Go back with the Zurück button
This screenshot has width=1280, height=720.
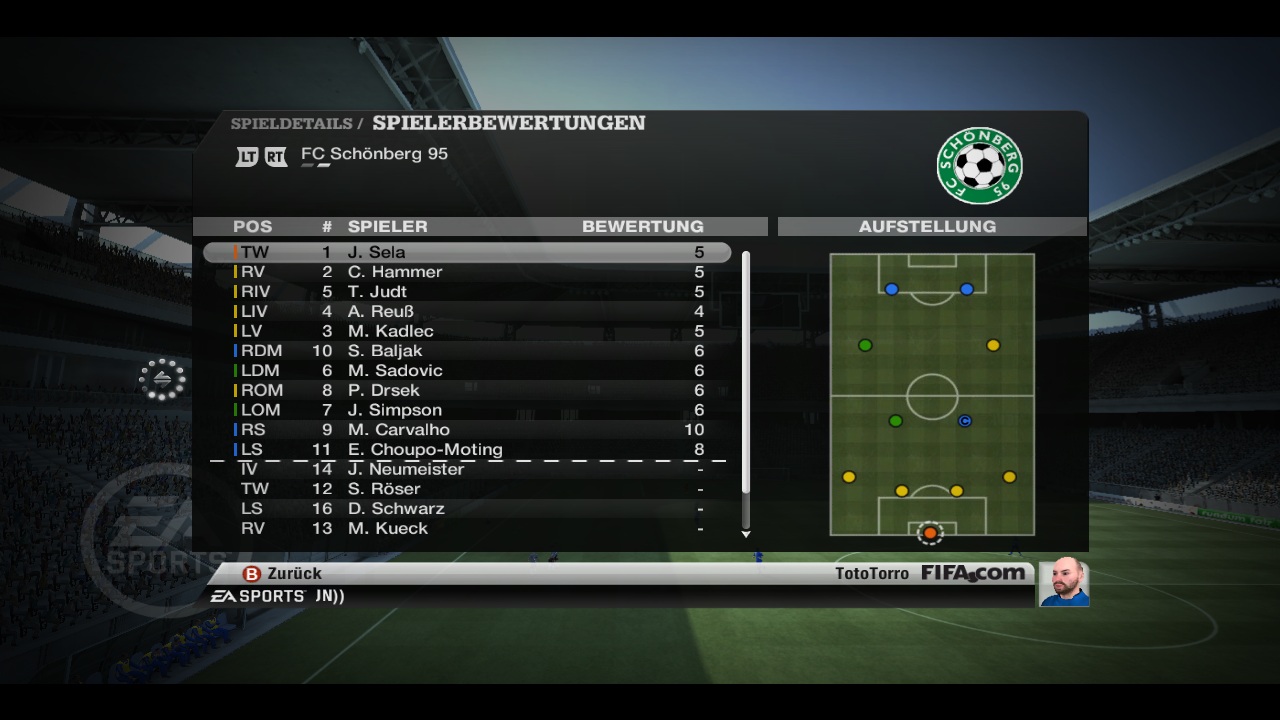coord(283,574)
